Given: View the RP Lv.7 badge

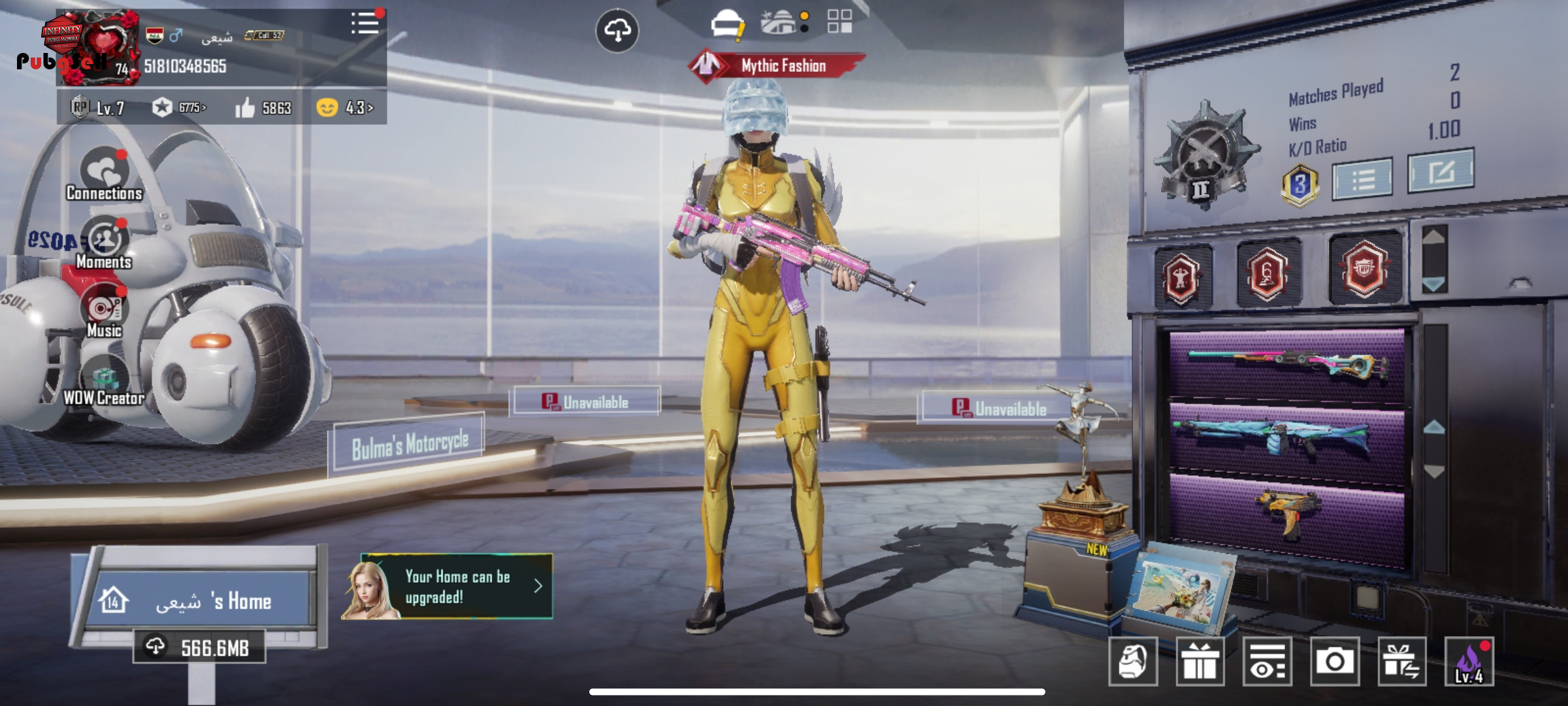Looking at the screenshot, I should pos(98,107).
